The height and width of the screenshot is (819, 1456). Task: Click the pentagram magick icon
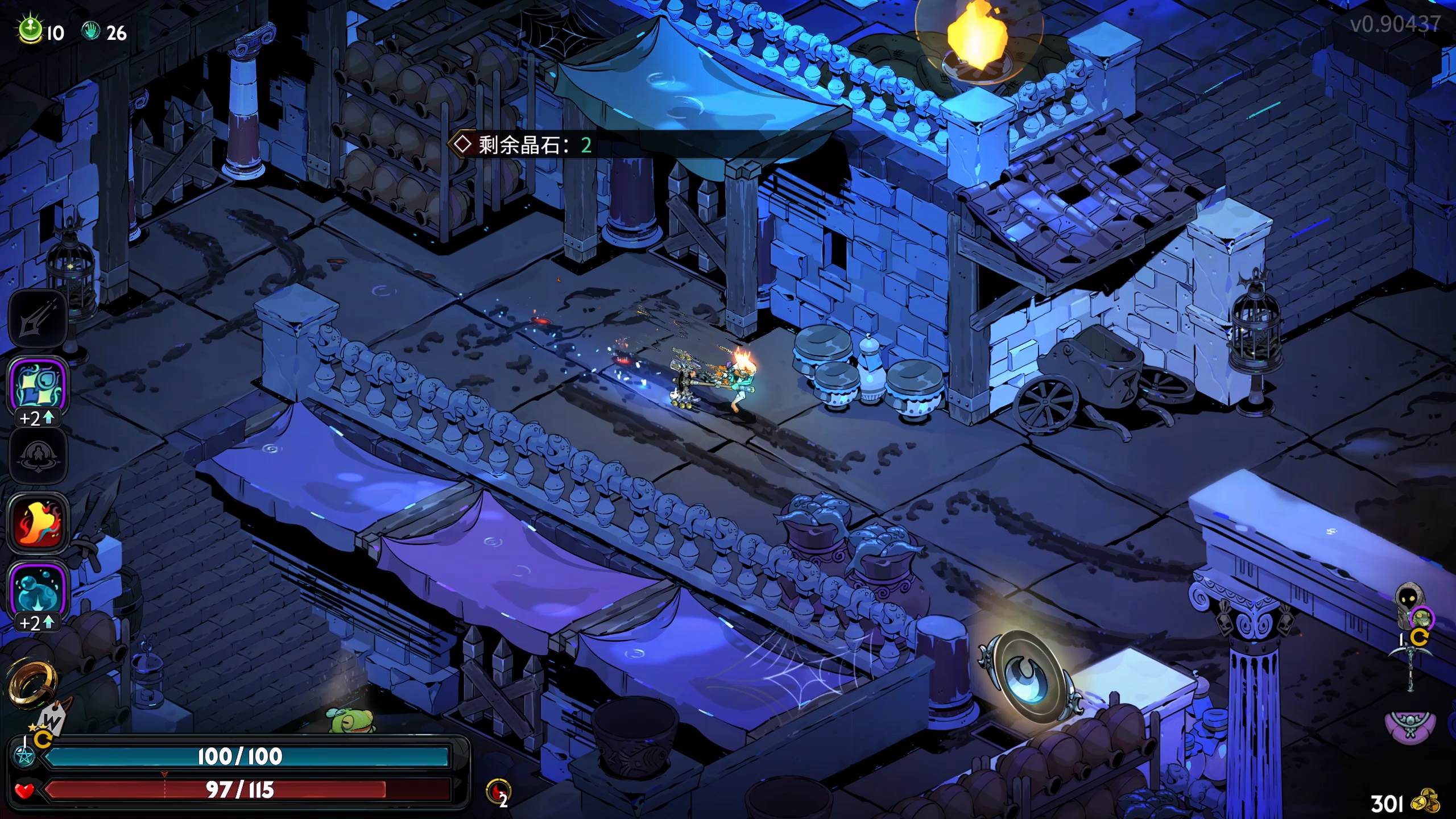[x=25, y=756]
